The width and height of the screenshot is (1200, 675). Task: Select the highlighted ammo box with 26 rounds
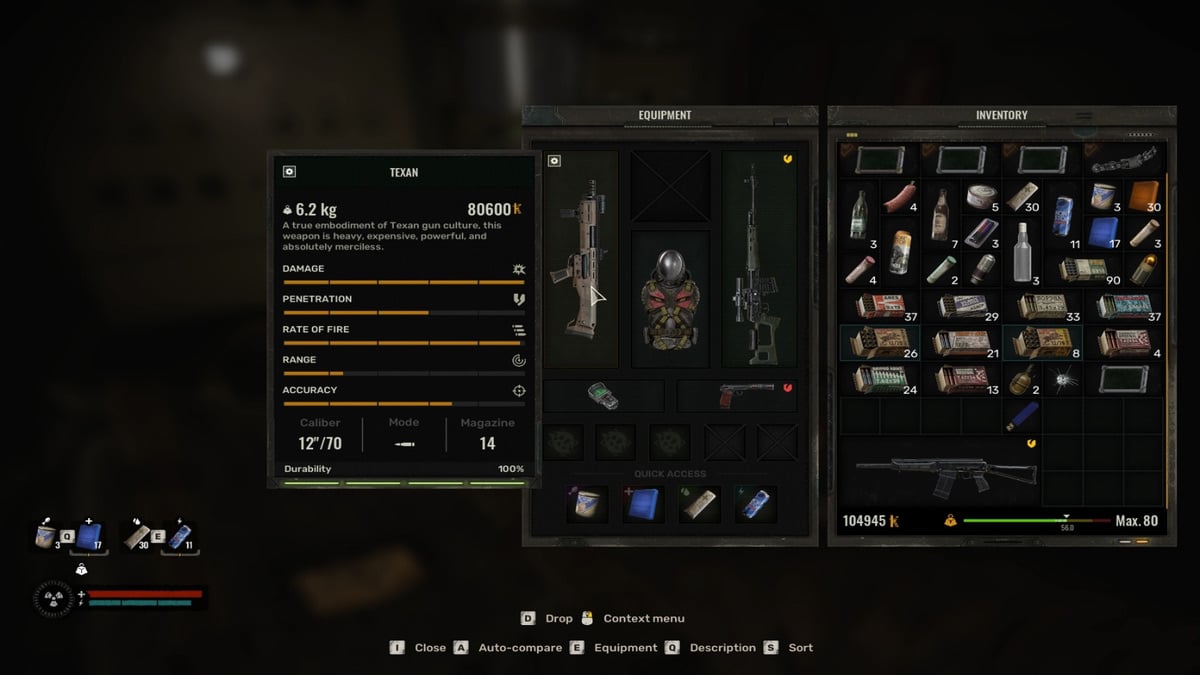879,343
